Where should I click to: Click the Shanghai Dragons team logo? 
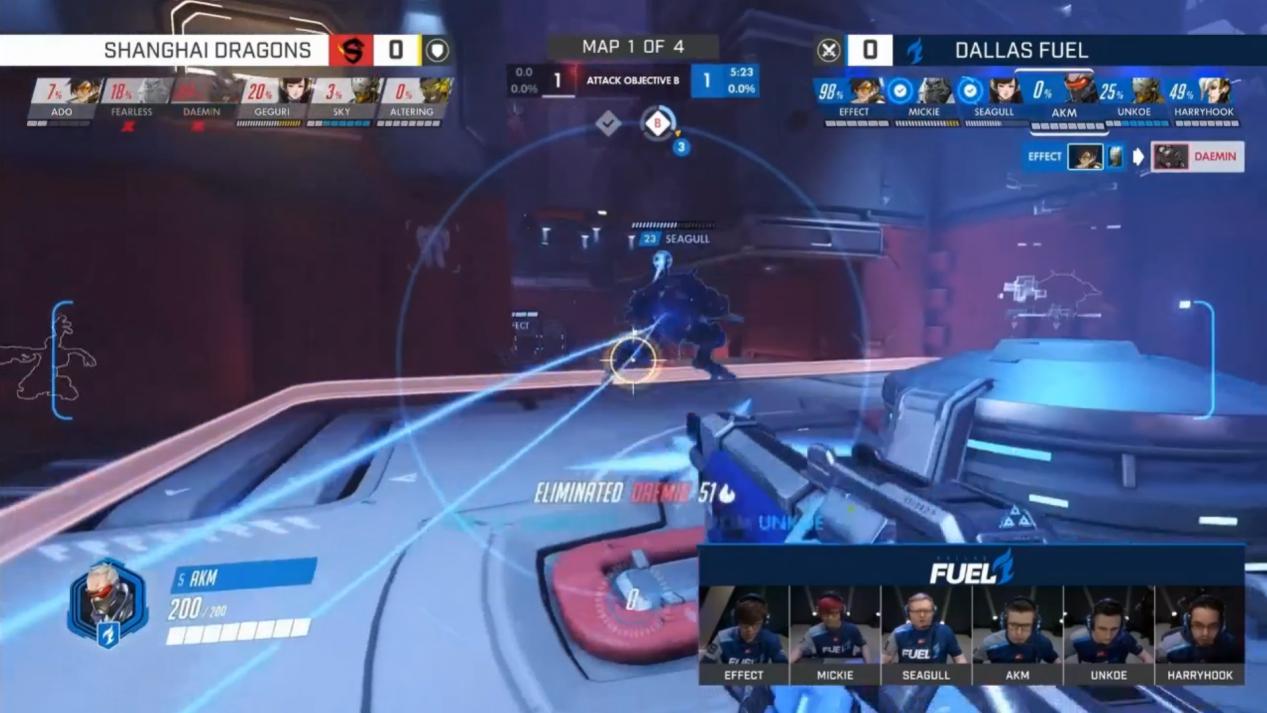click(x=351, y=50)
